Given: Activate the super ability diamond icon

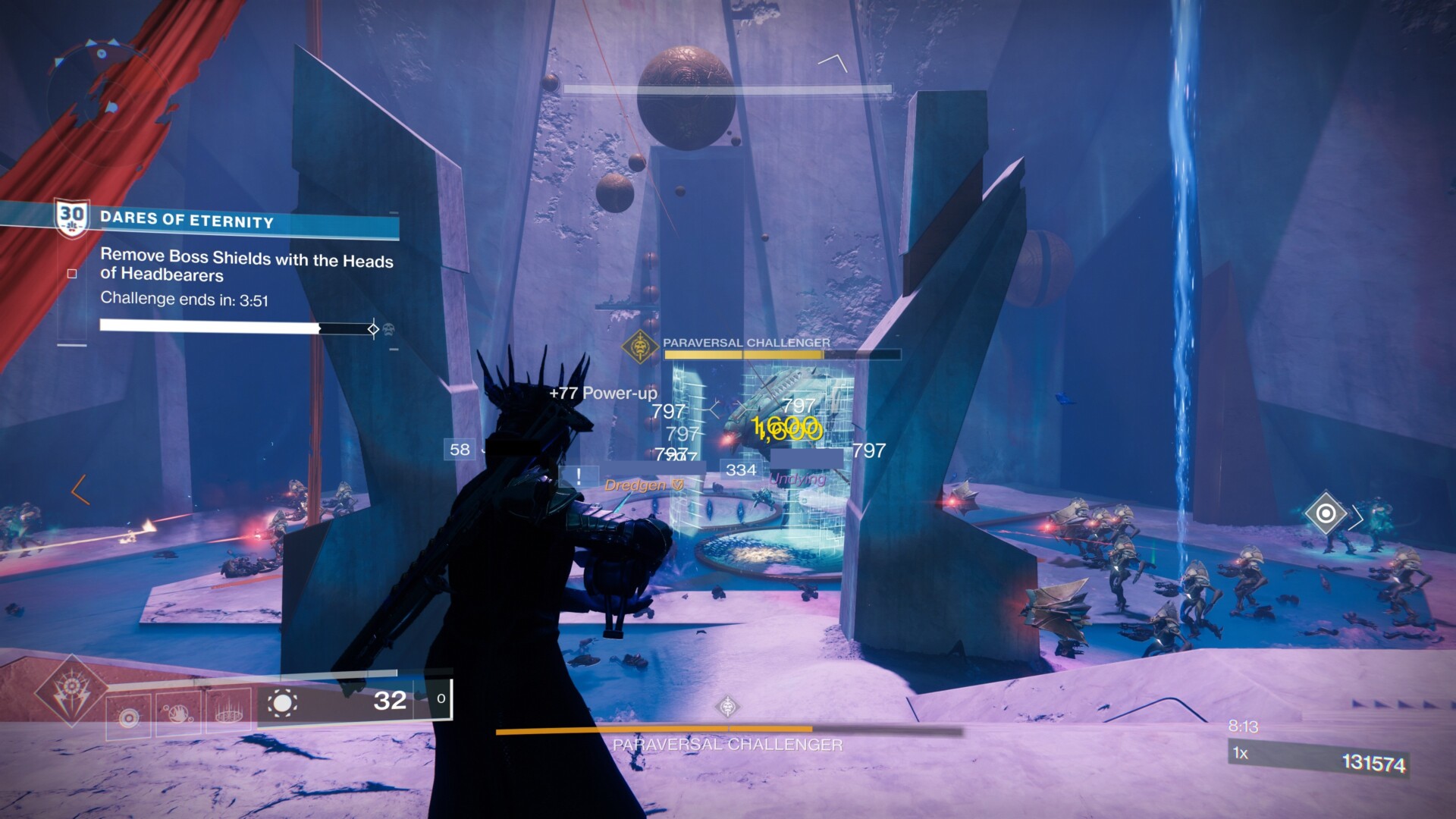Looking at the screenshot, I should tap(71, 689).
